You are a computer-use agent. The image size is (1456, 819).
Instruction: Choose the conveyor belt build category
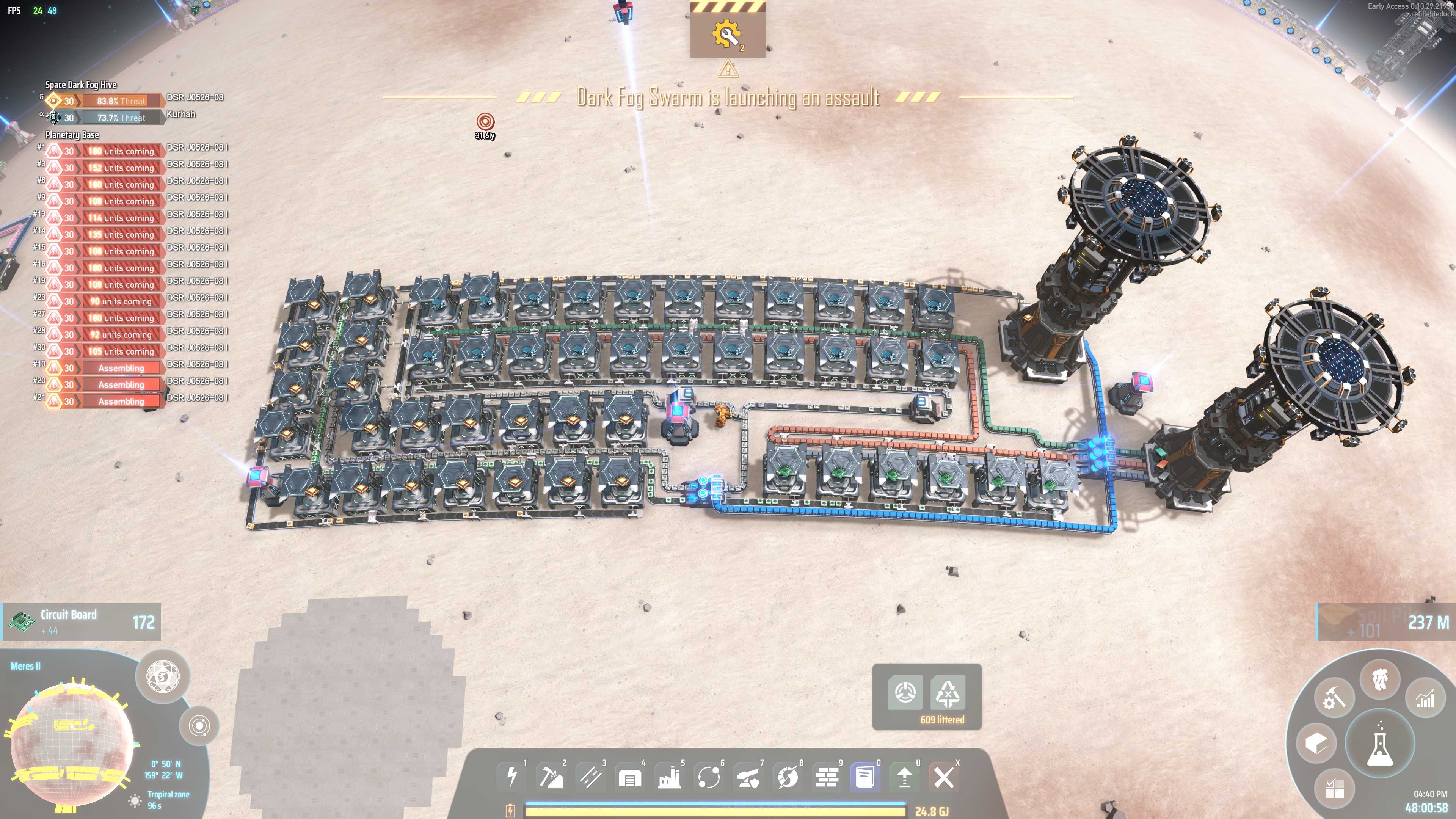click(591, 777)
